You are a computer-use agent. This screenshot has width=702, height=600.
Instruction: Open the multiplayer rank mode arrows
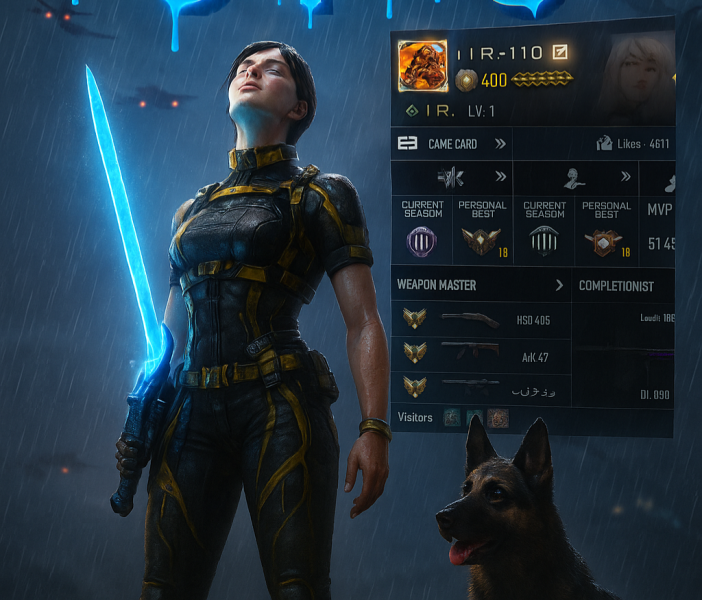(499, 178)
